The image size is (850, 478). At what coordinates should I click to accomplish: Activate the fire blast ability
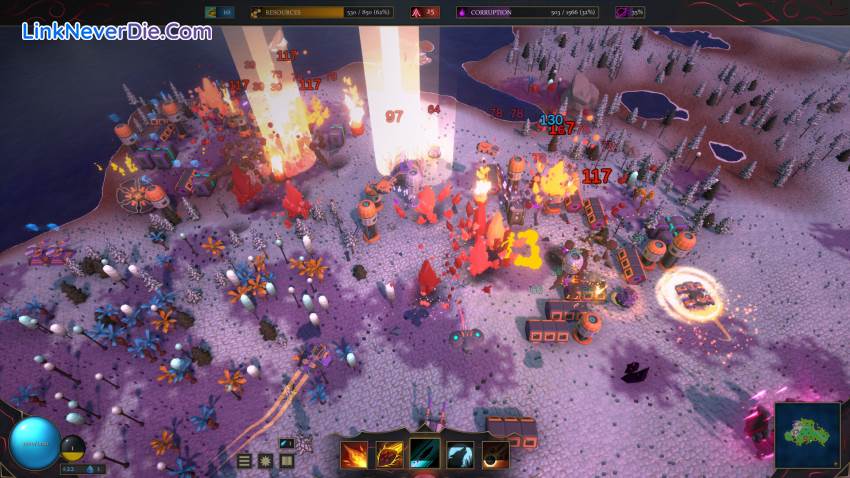tap(354, 455)
